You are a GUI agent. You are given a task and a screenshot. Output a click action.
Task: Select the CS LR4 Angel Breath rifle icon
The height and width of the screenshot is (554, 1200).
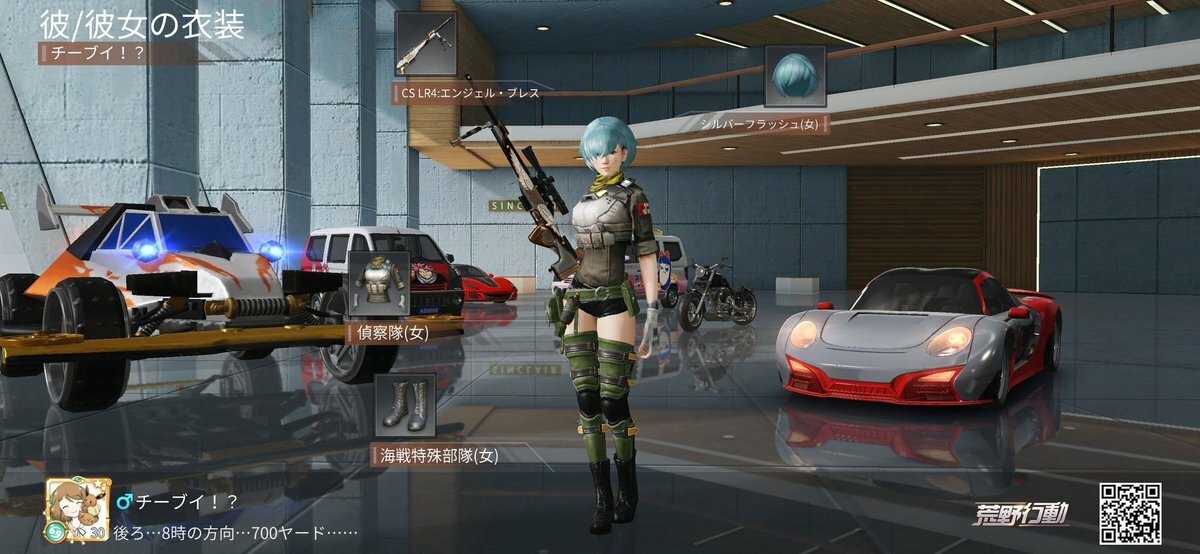click(x=426, y=44)
